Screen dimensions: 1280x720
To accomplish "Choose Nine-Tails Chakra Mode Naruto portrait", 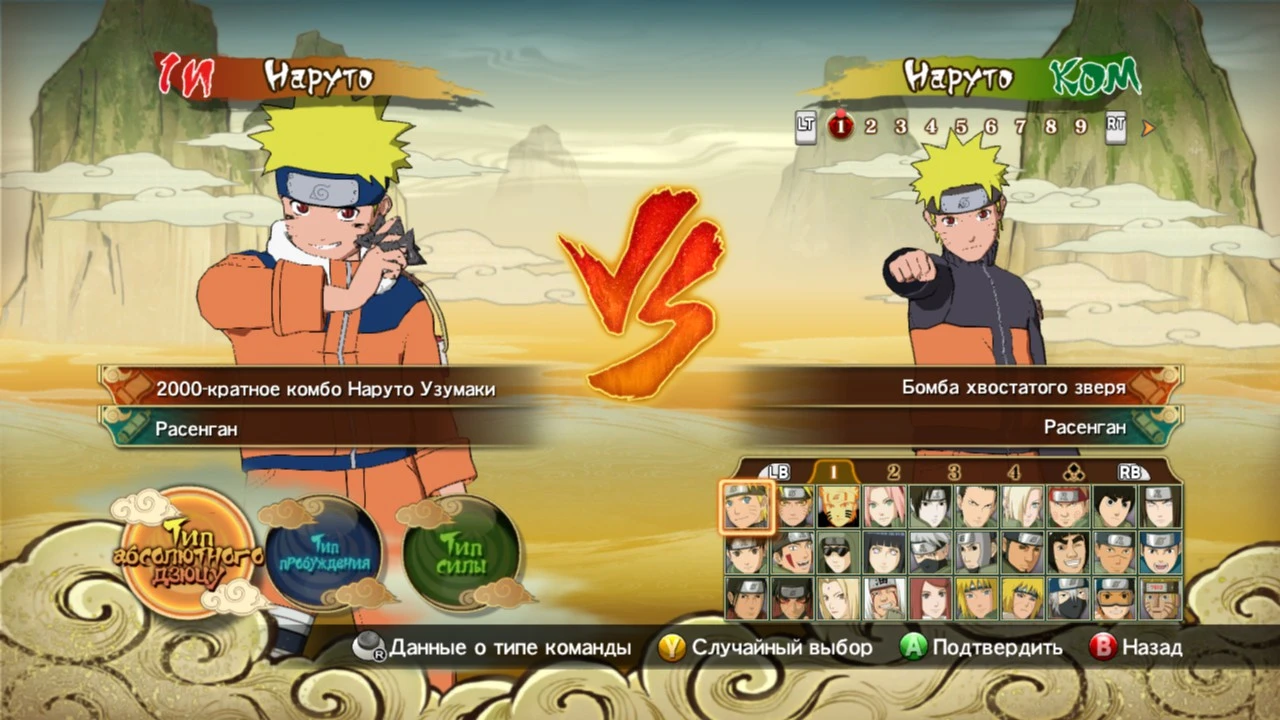I will point(840,505).
